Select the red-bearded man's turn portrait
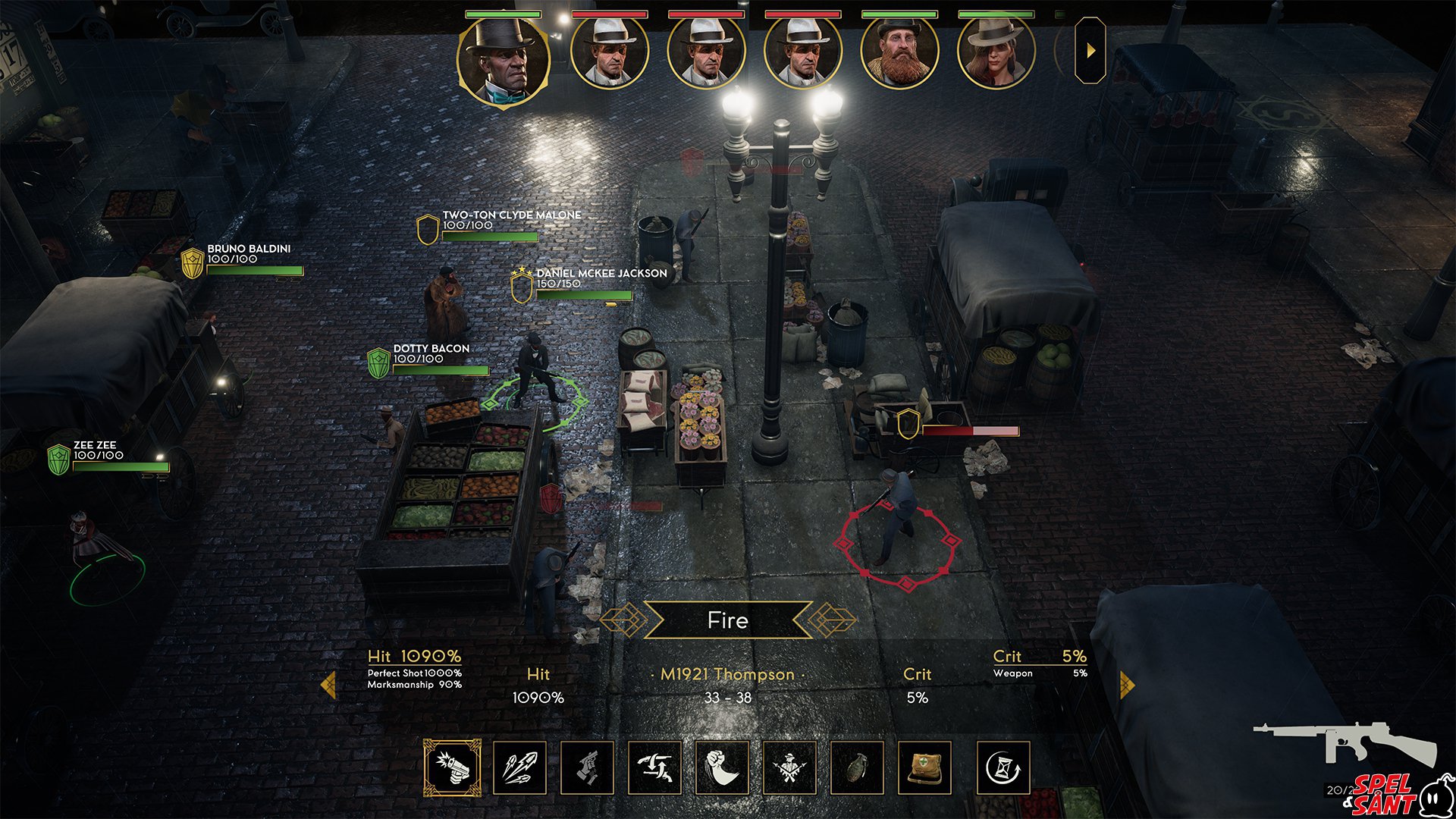The width and height of the screenshot is (1456, 819). tap(899, 53)
